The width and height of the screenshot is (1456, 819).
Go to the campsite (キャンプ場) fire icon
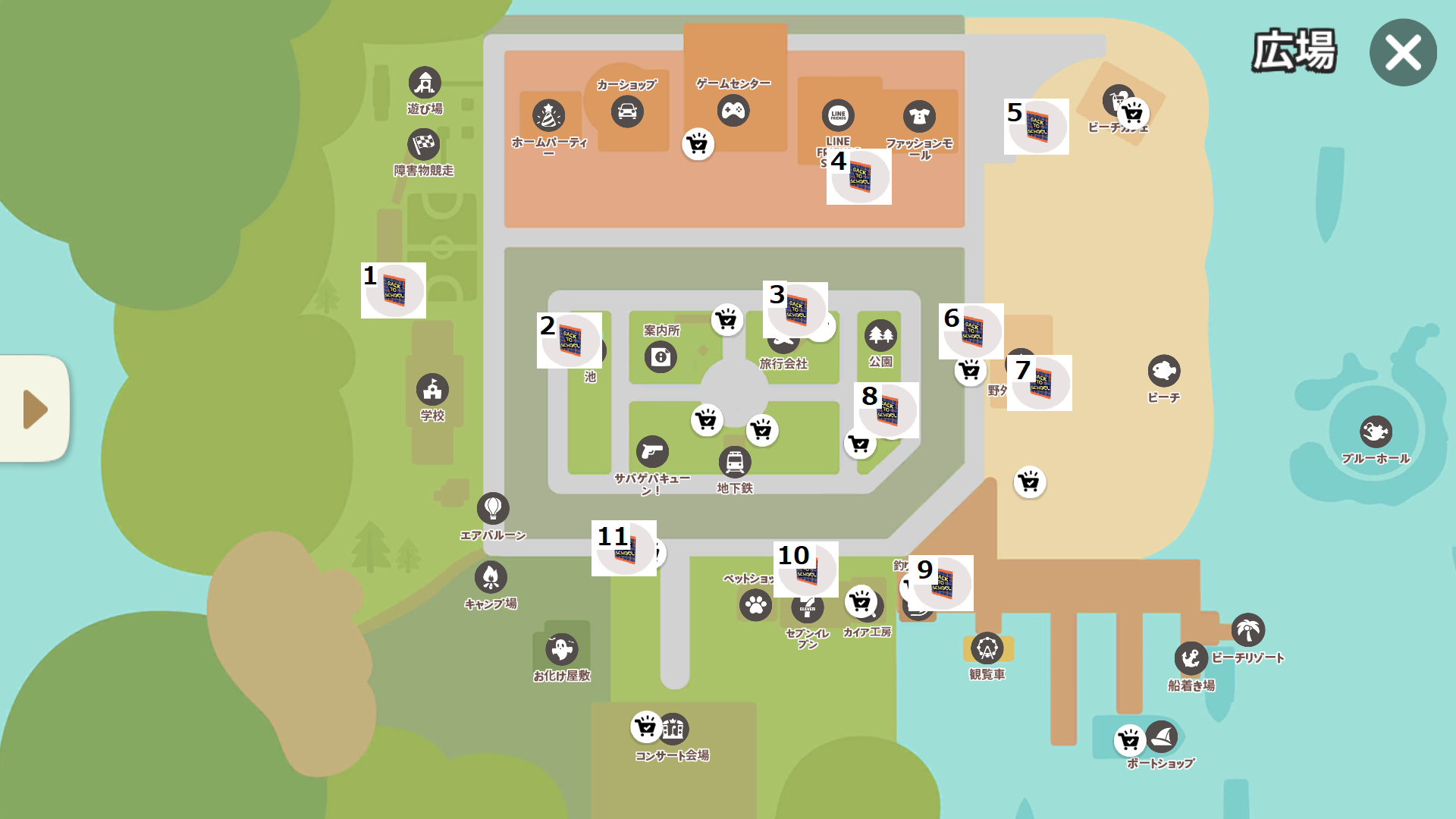[x=491, y=577]
